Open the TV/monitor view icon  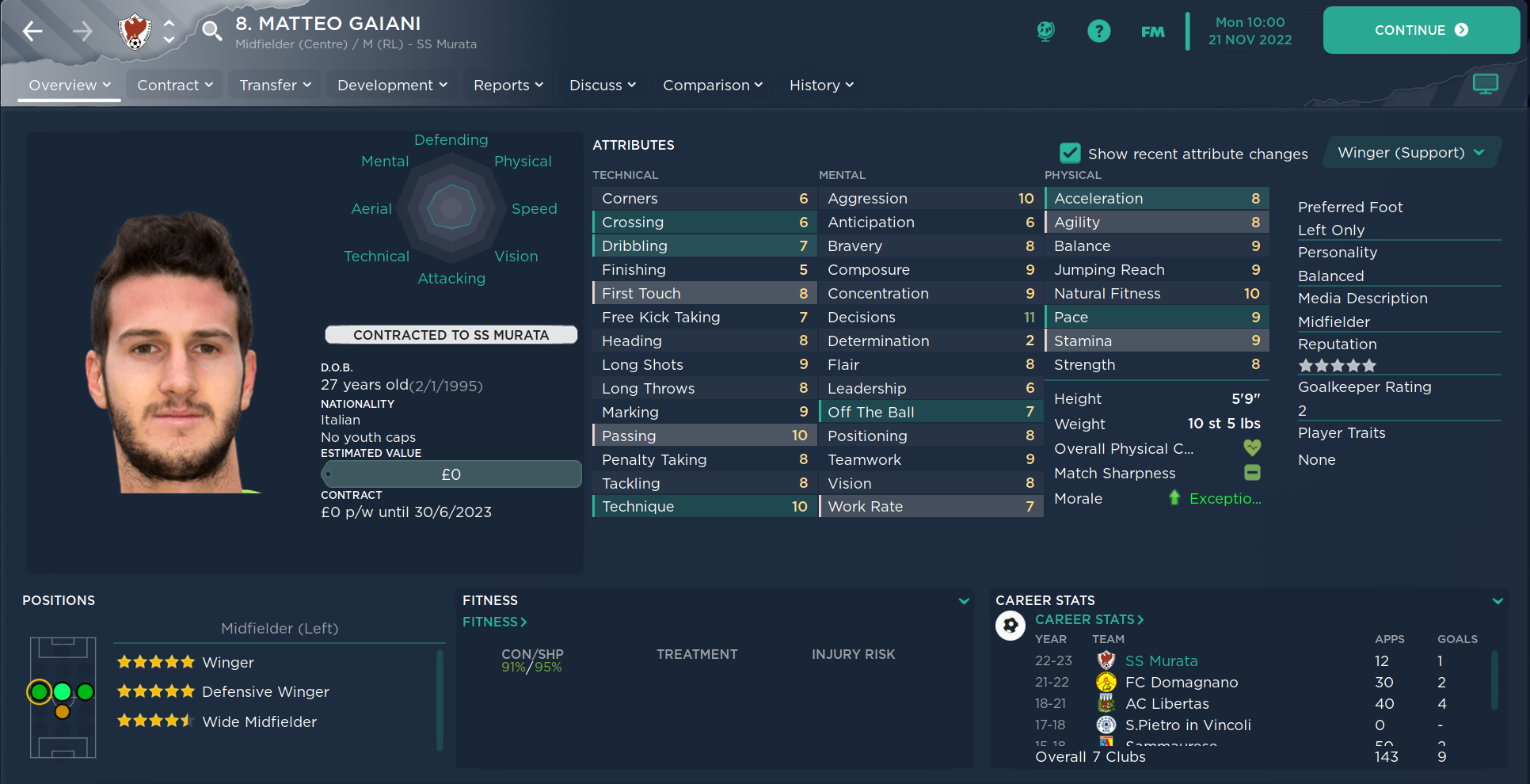tap(1485, 83)
